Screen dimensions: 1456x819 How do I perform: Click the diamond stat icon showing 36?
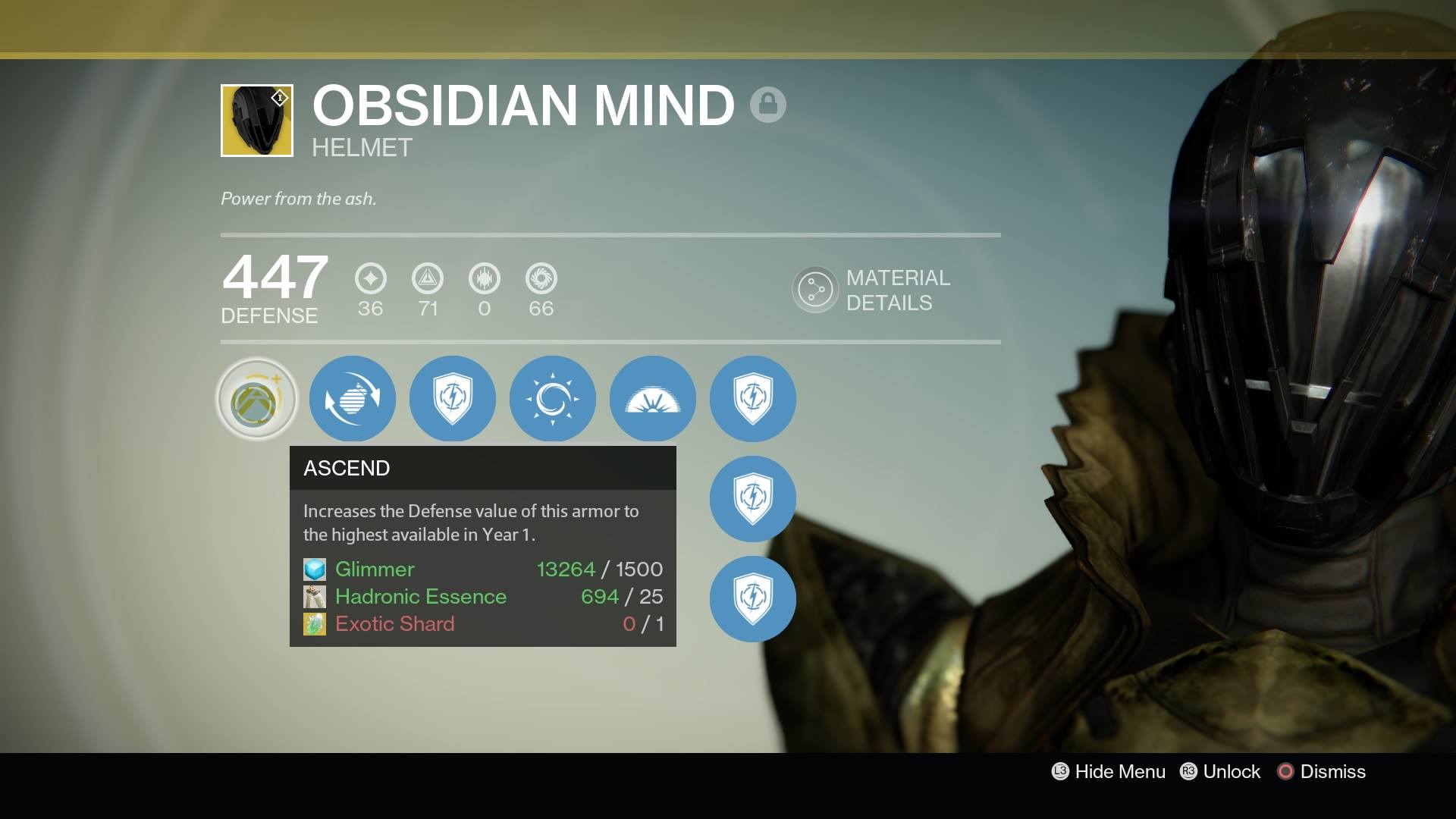pyautogui.click(x=370, y=278)
